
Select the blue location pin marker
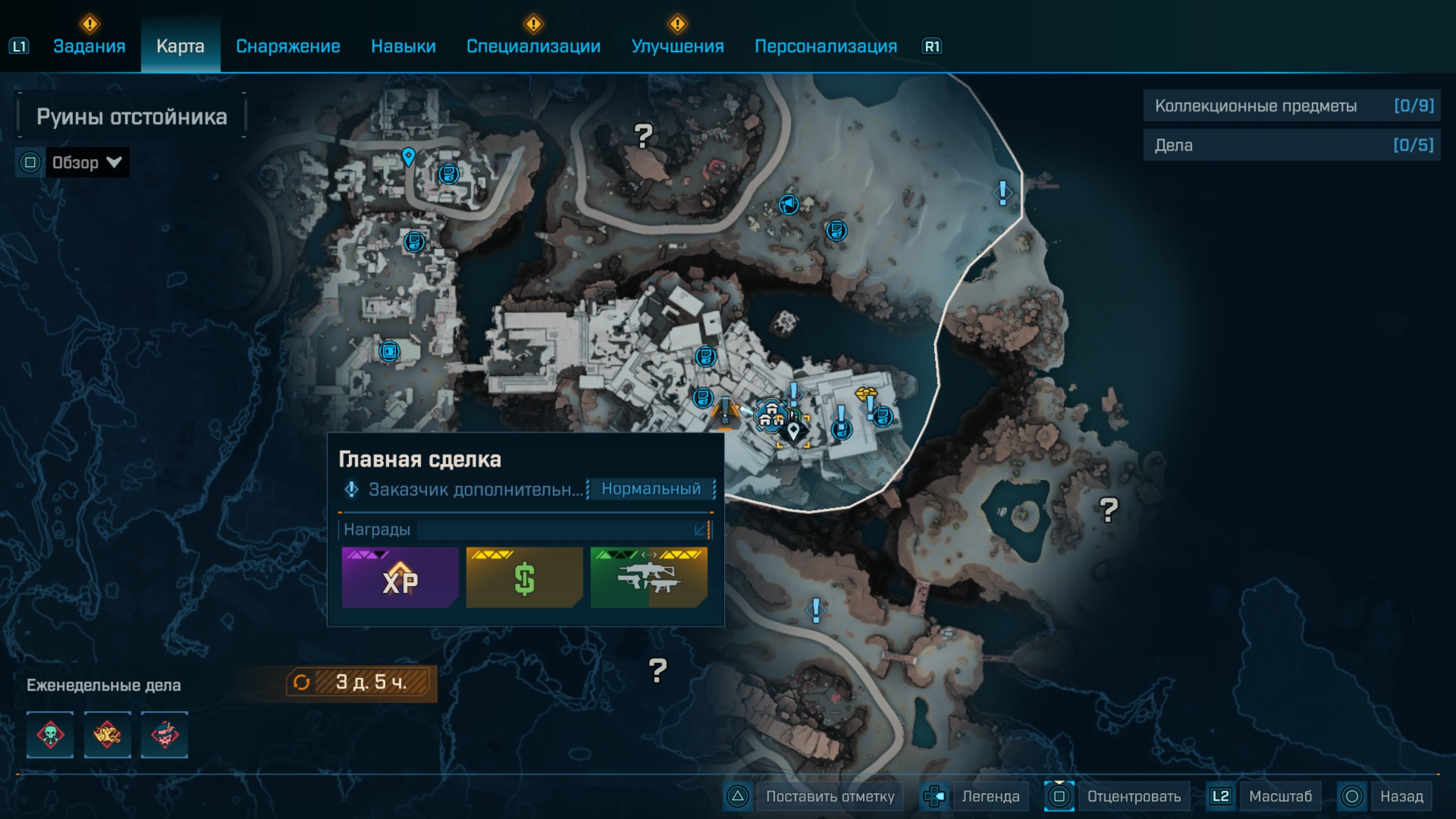408,156
